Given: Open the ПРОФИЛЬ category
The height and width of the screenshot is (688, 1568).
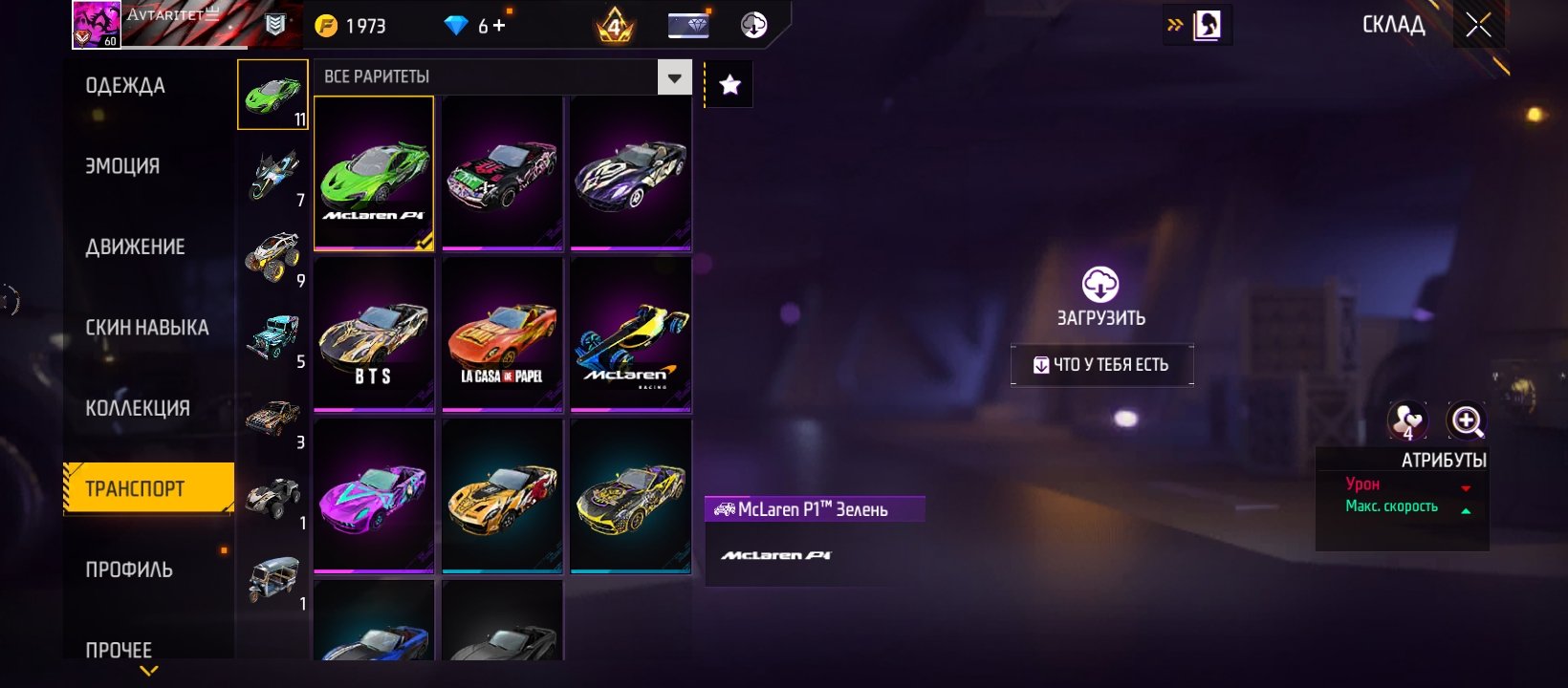Looking at the screenshot, I should click(129, 570).
